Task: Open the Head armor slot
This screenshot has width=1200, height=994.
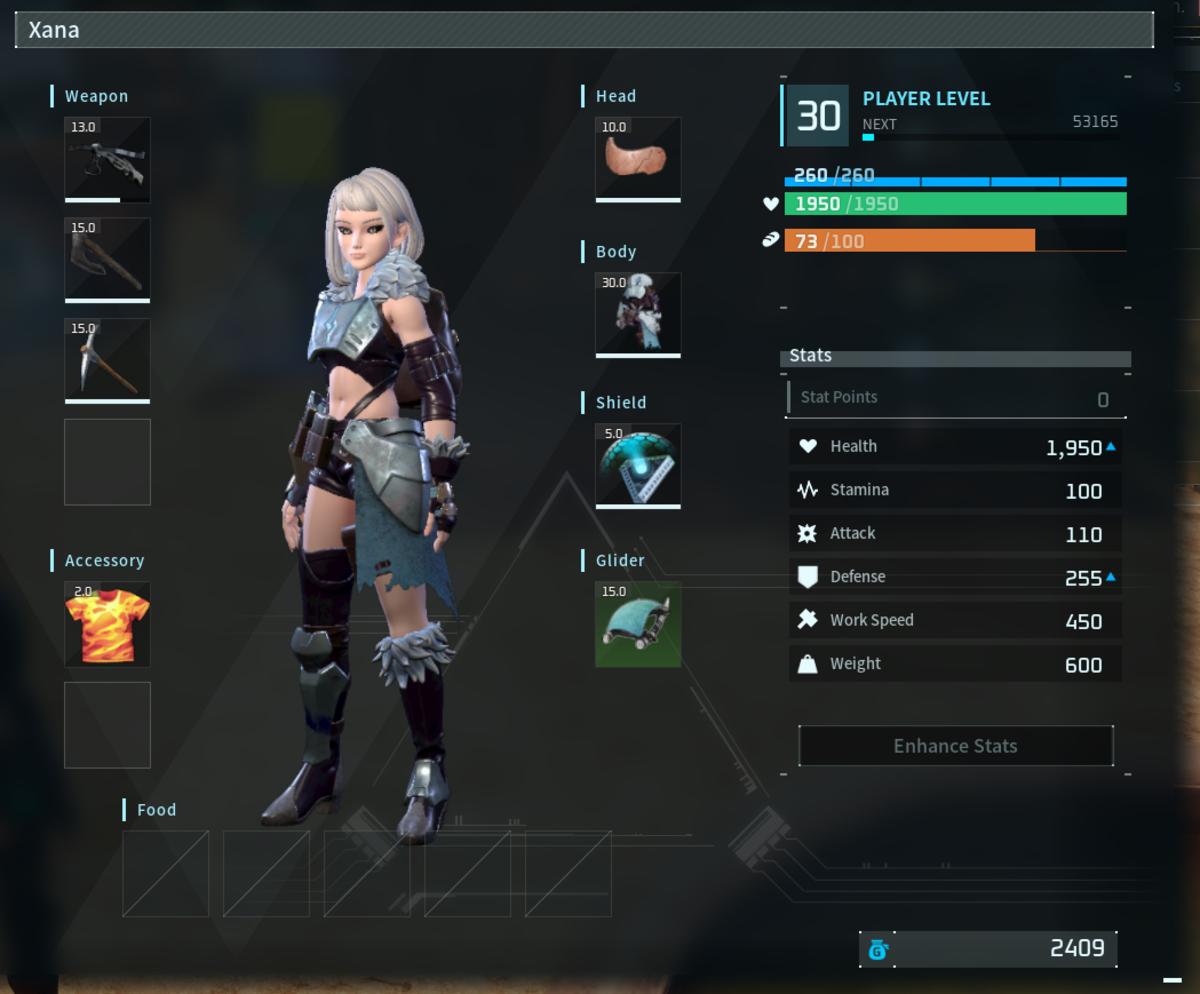Action: (x=638, y=159)
